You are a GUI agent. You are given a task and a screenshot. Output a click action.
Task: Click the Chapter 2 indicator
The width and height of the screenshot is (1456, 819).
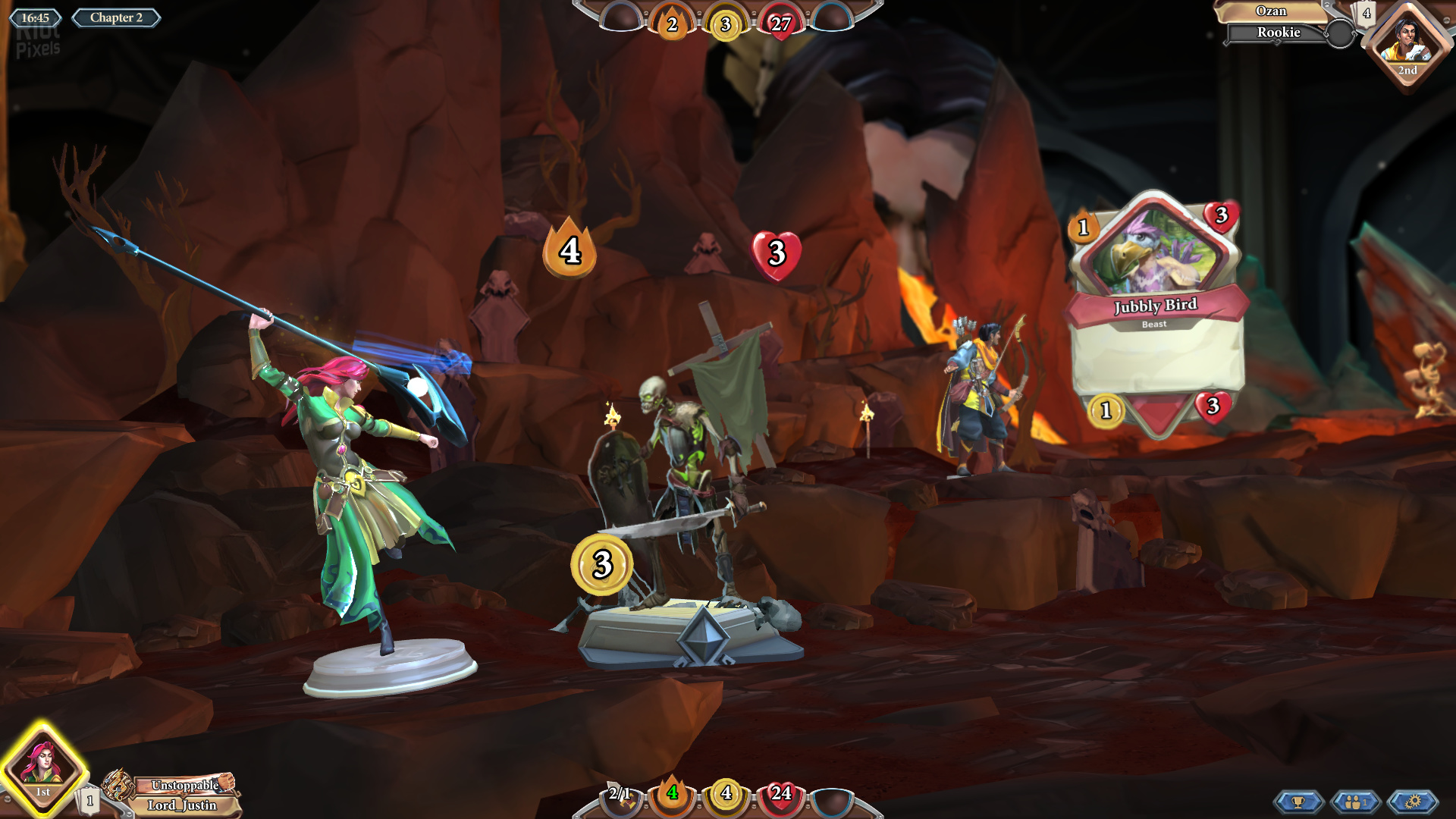(x=116, y=17)
